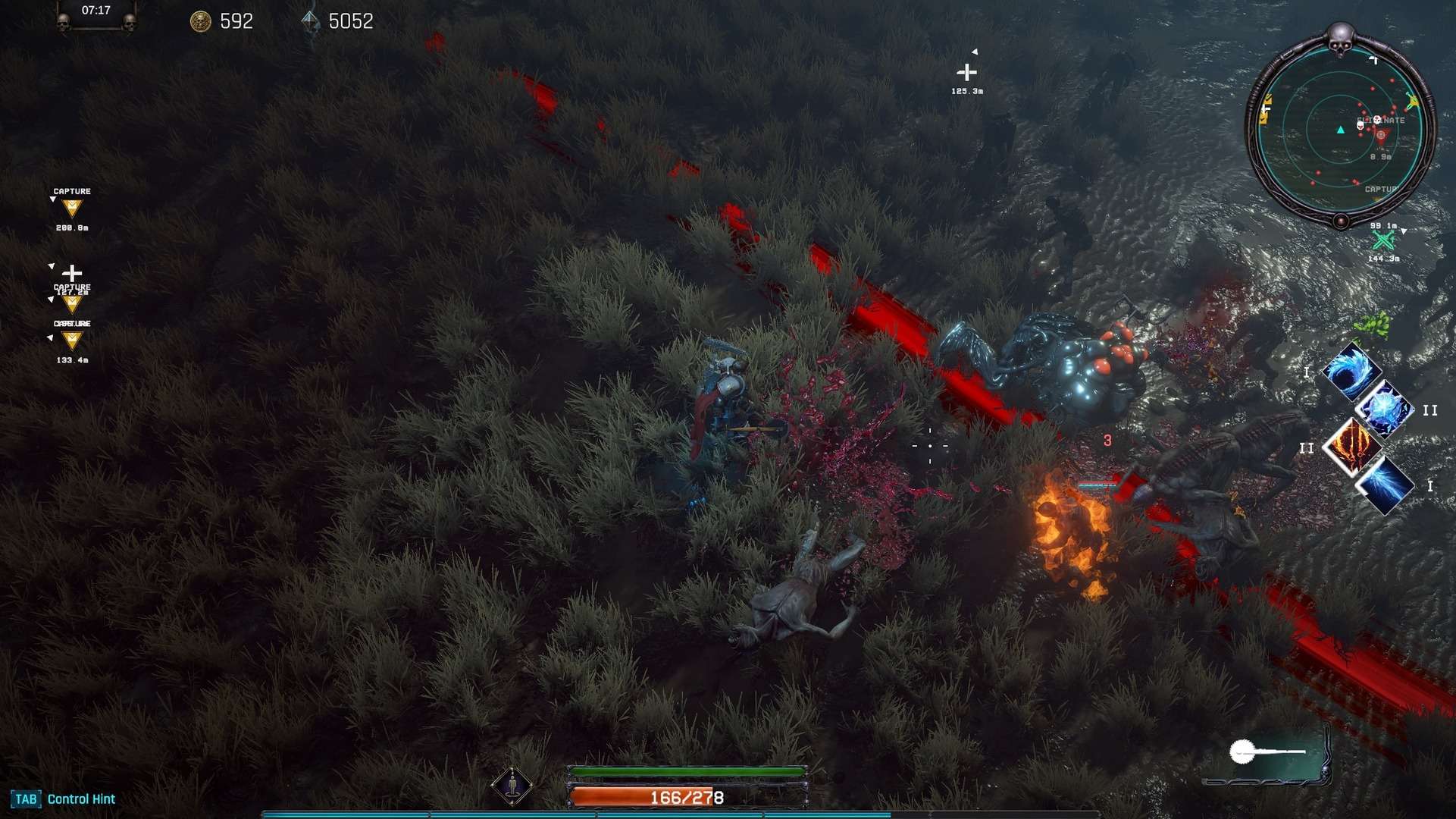Open the DETONATE objective on the minimap
This screenshot has width=1456, height=819.
click(x=1379, y=121)
